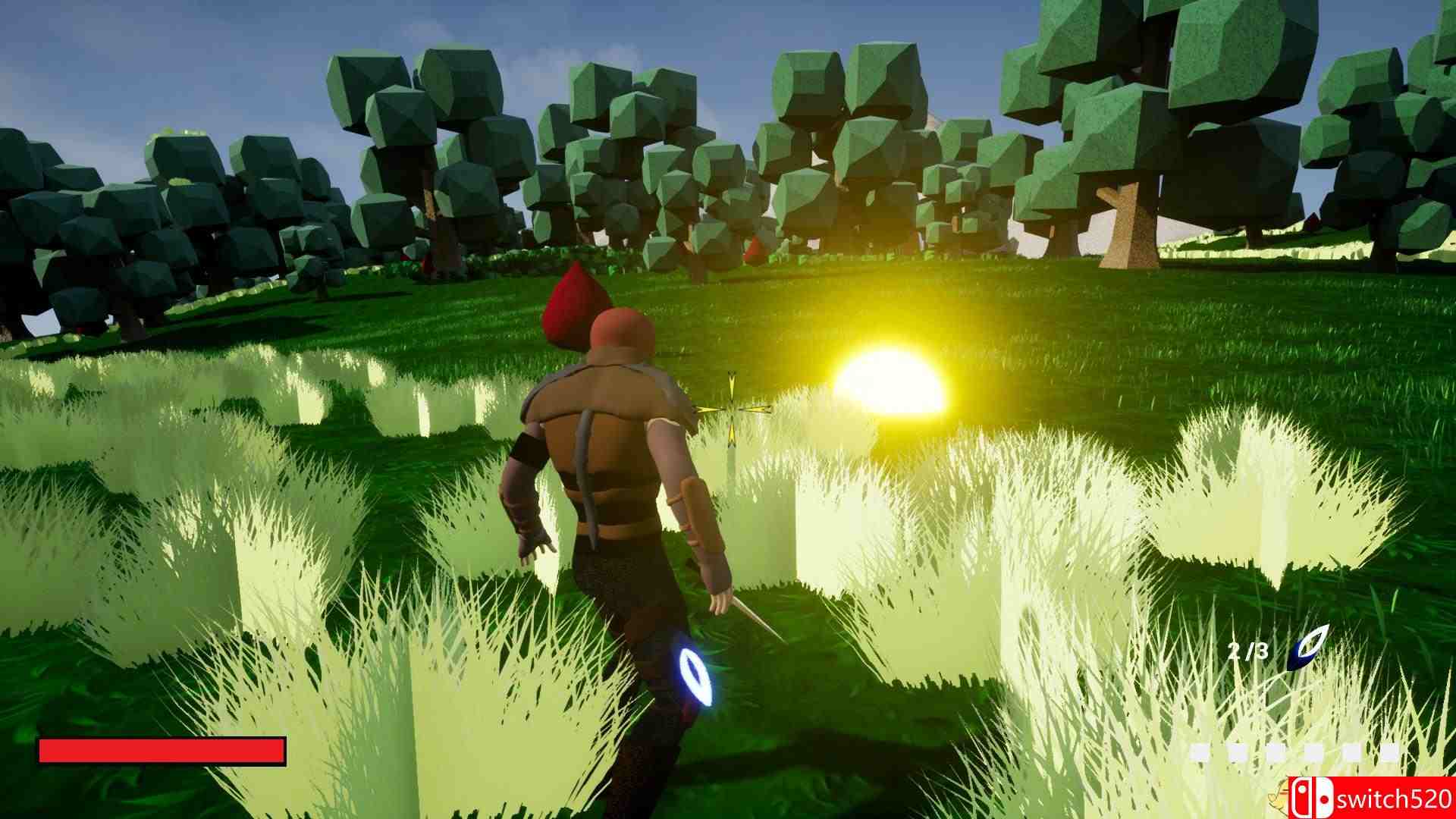Click the crosshair reticle near the orb
The height and width of the screenshot is (819, 1456).
(x=730, y=409)
